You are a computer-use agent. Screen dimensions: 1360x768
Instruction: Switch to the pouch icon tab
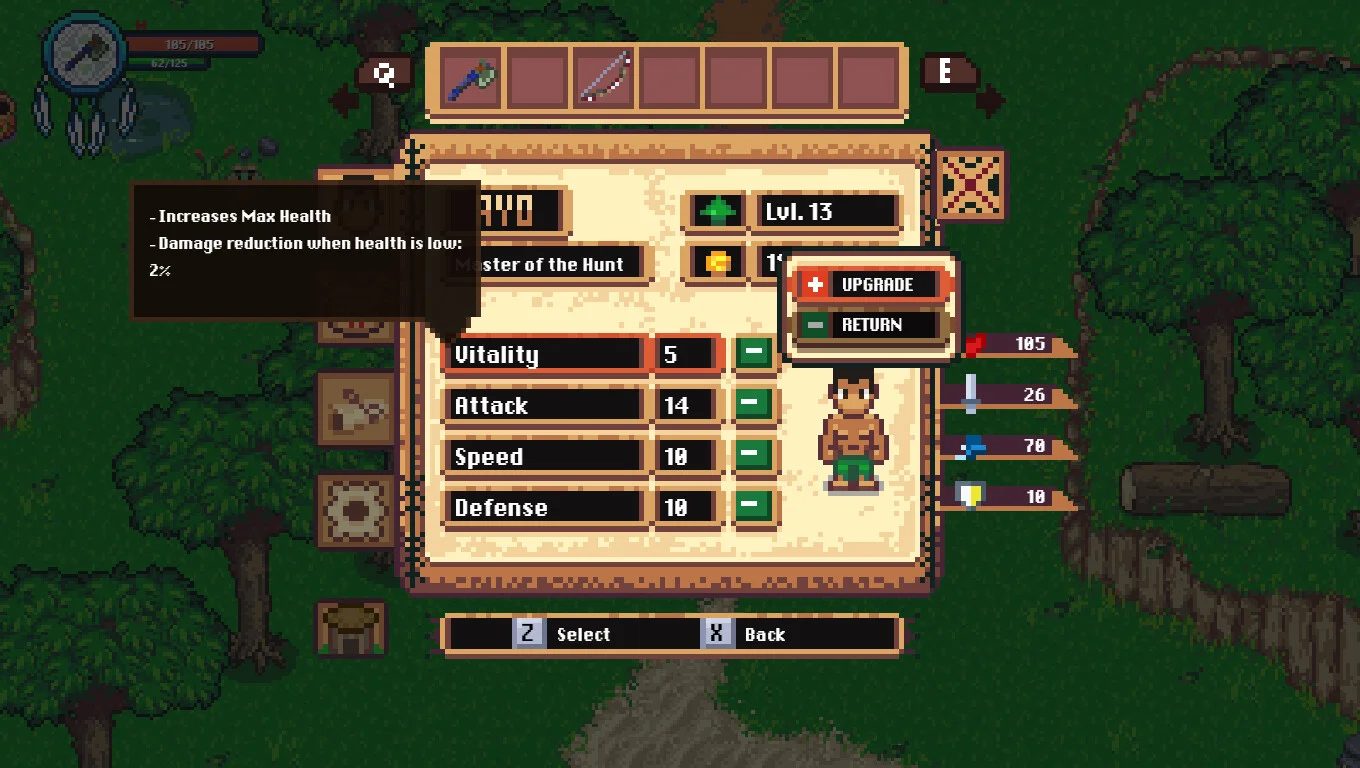point(355,408)
